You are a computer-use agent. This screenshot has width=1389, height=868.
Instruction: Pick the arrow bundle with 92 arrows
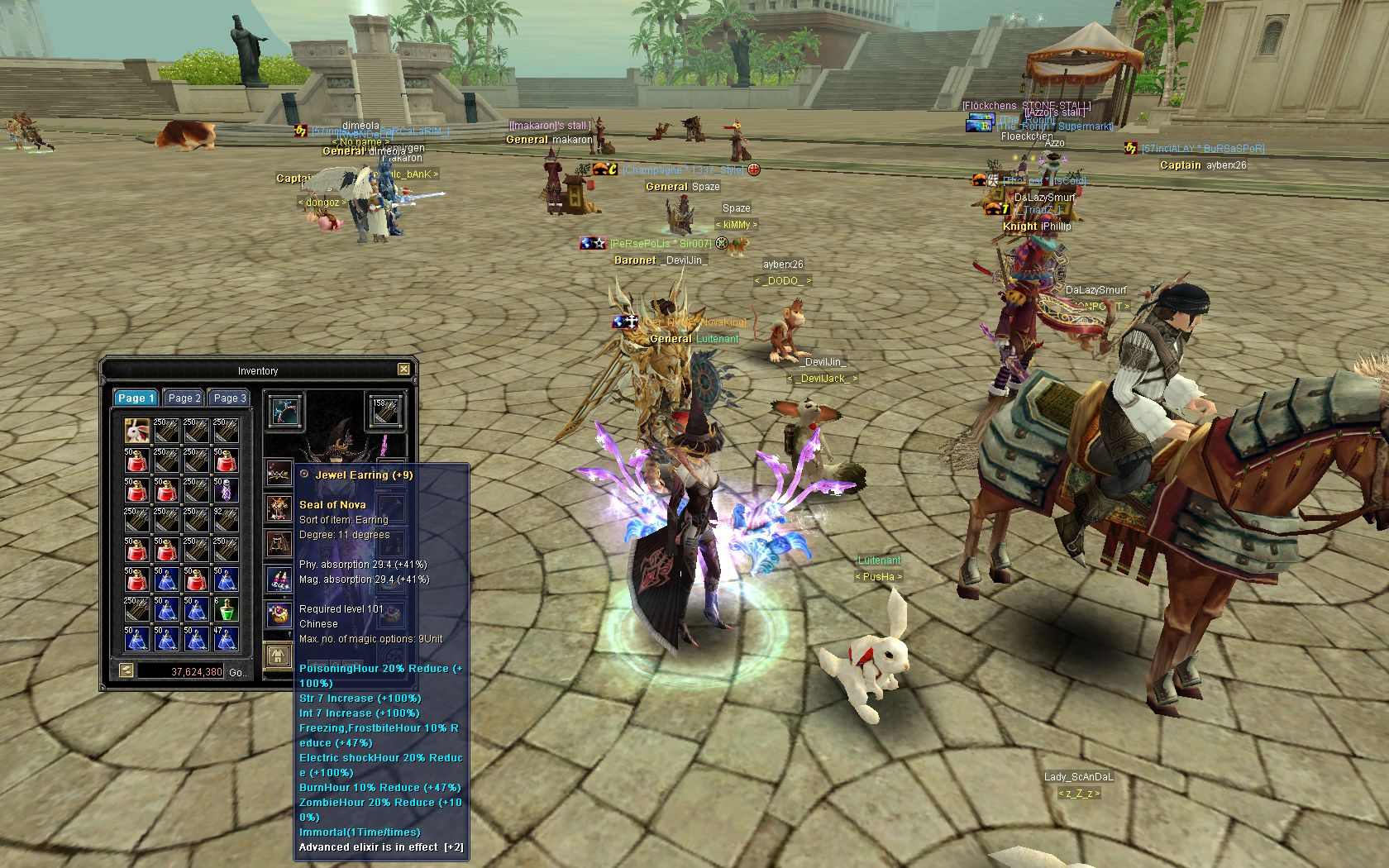click(227, 519)
